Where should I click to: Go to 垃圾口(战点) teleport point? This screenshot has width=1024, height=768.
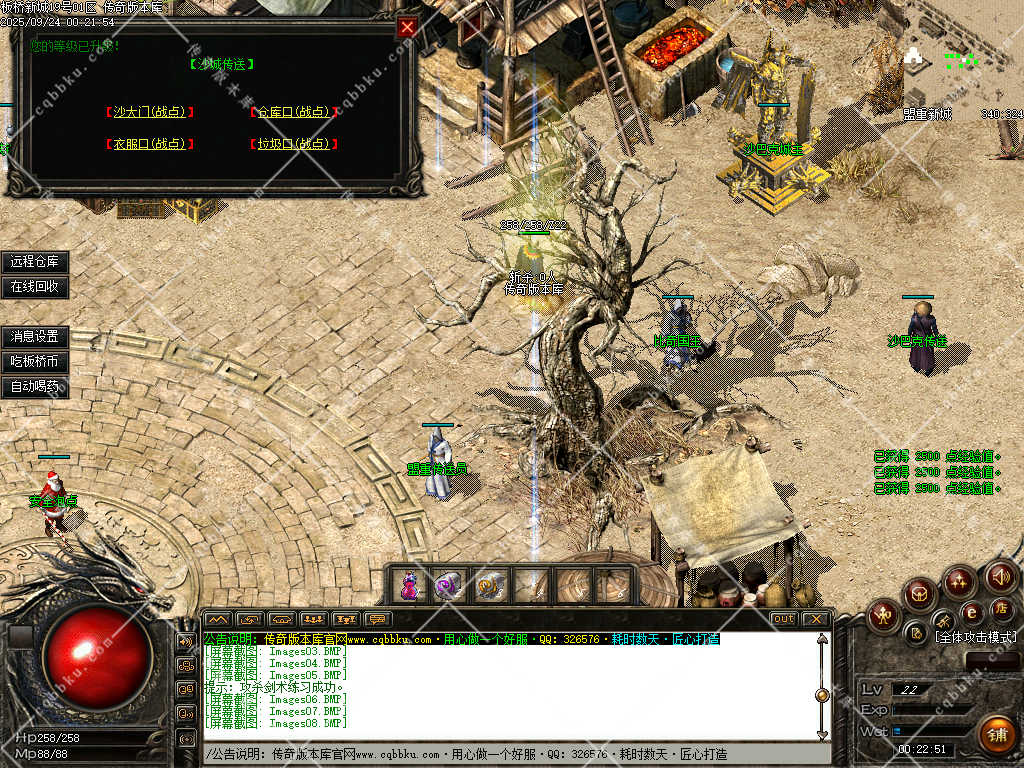click(292, 144)
